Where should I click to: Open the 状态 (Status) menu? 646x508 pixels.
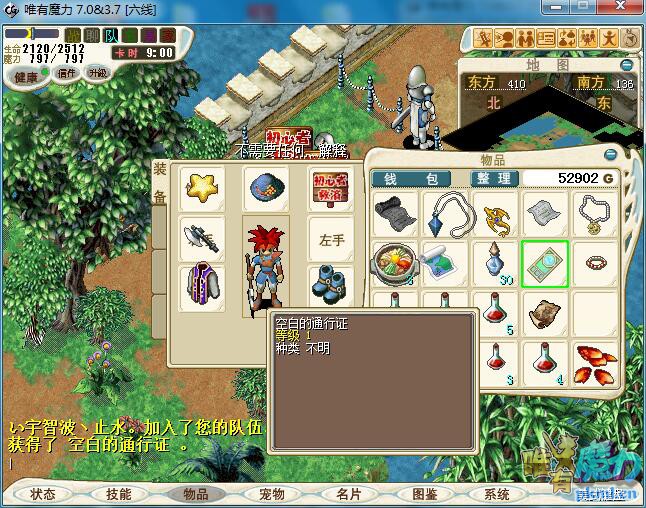pos(43,494)
